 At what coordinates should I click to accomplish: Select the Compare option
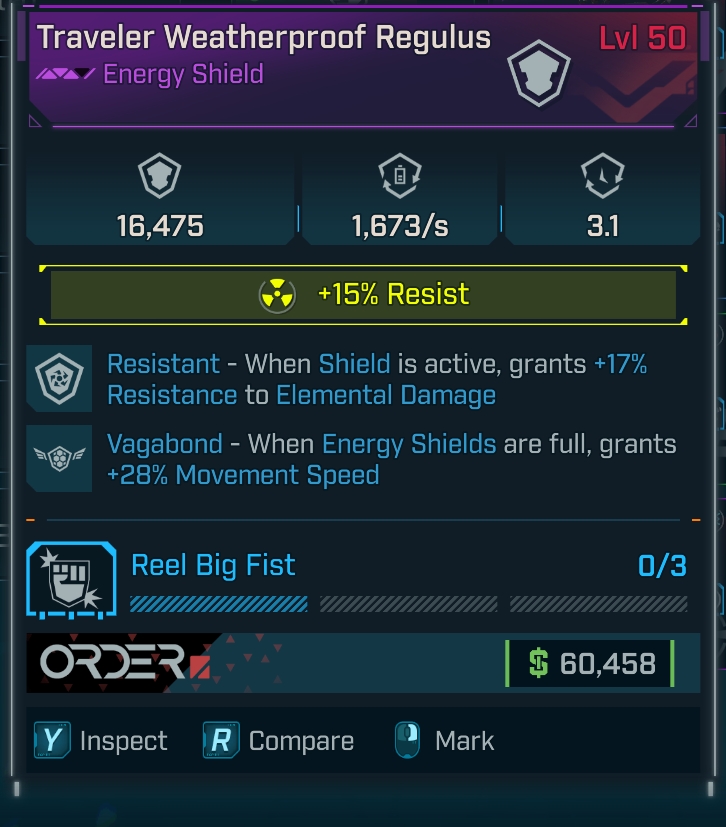(x=279, y=741)
